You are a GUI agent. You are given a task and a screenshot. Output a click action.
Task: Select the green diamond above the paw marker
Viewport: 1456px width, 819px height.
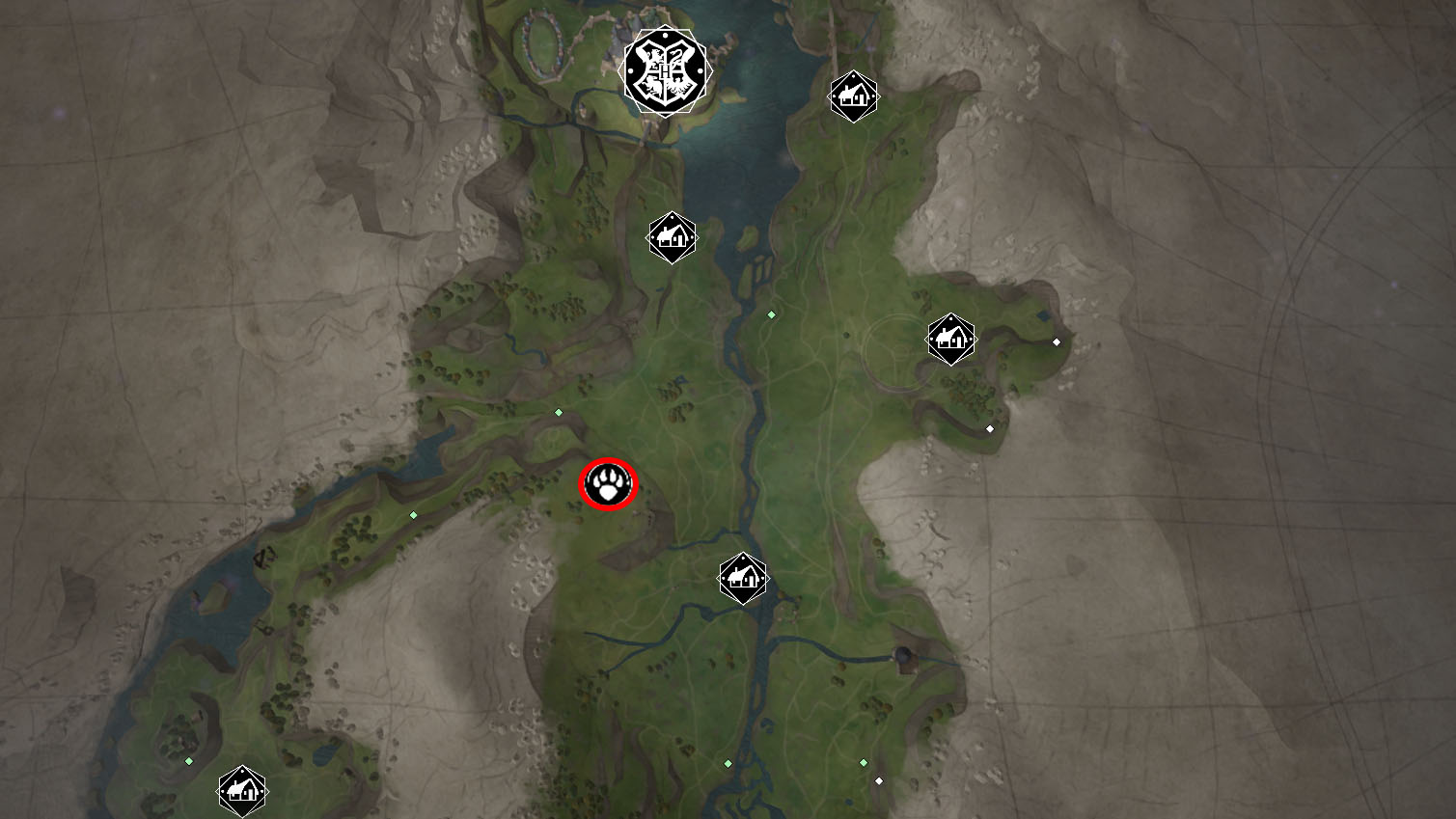pos(558,412)
